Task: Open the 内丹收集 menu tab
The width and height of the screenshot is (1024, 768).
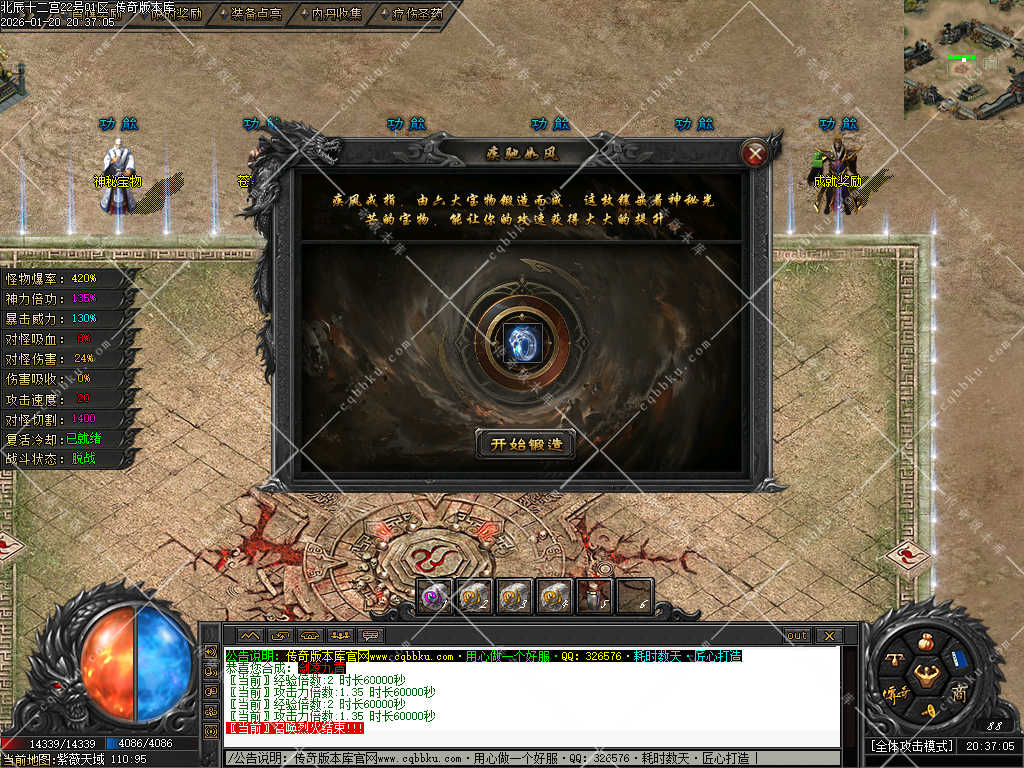Action: [329, 14]
